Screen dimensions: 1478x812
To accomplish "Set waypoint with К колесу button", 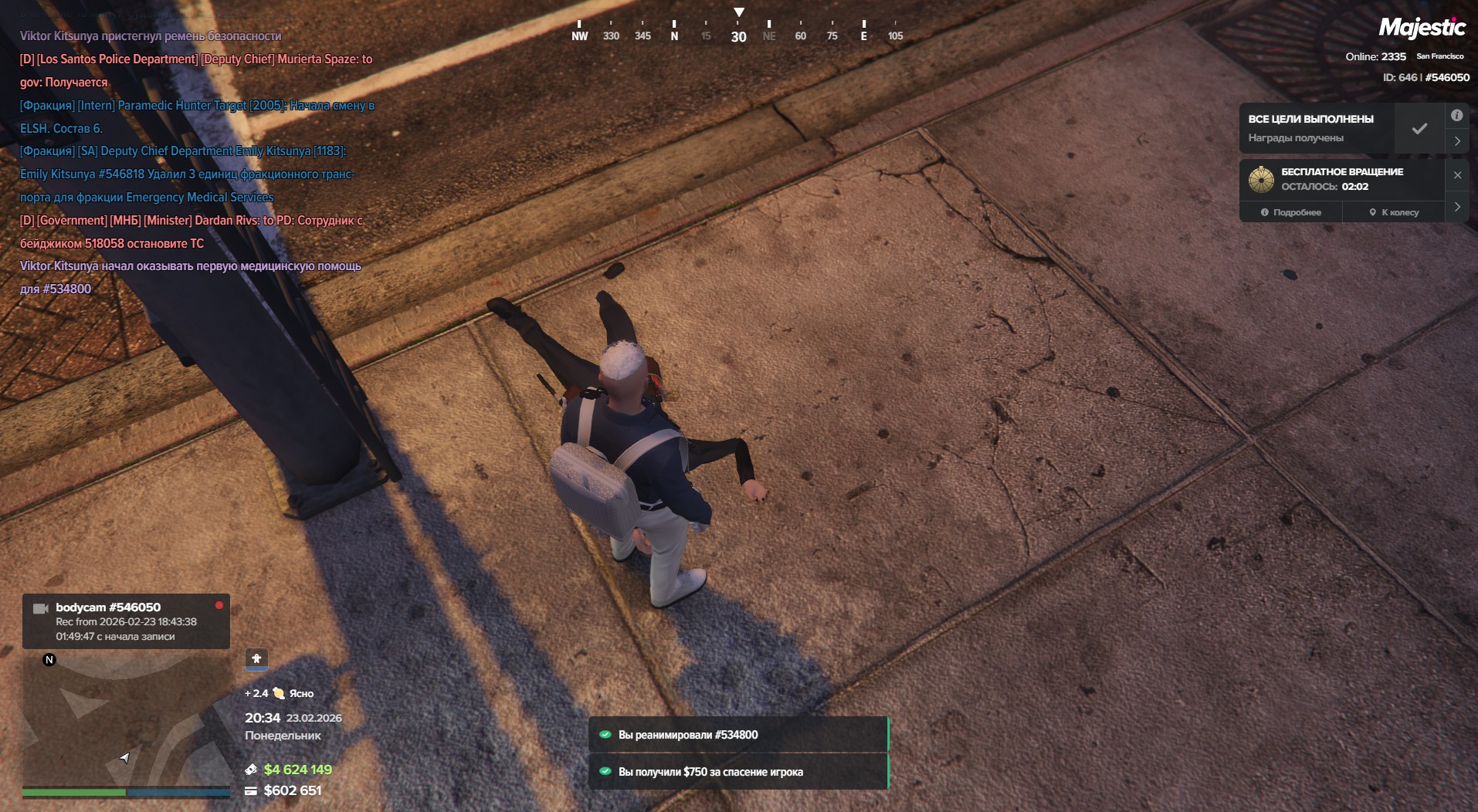I will point(1394,212).
